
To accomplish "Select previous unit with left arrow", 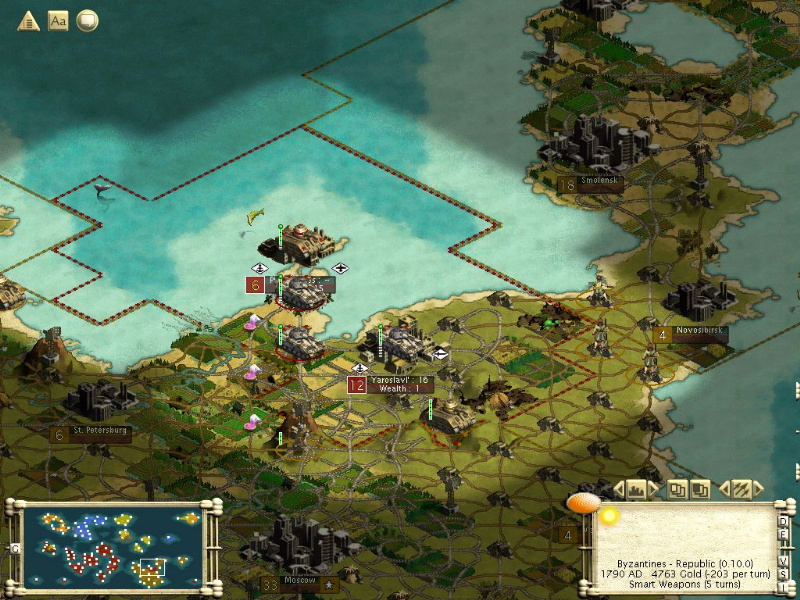I will [x=722, y=489].
